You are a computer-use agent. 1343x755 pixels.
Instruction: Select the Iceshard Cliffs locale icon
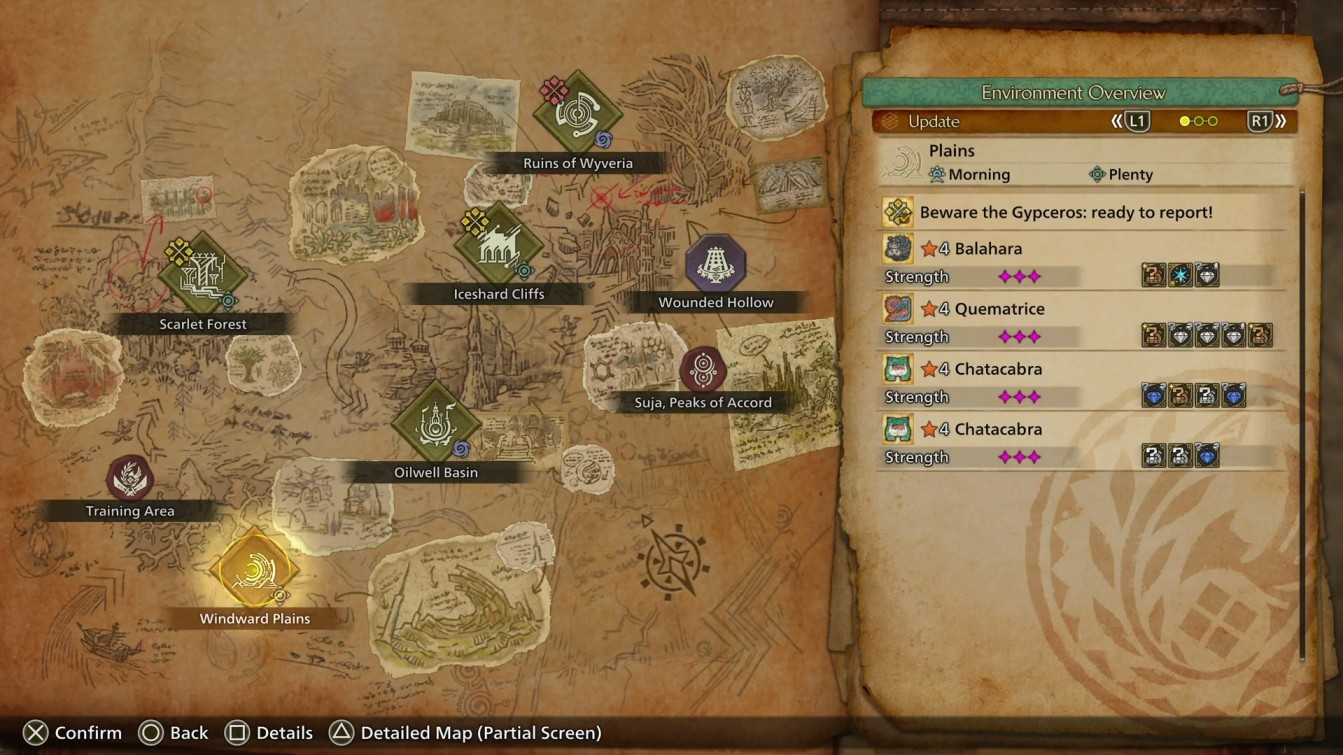[497, 244]
